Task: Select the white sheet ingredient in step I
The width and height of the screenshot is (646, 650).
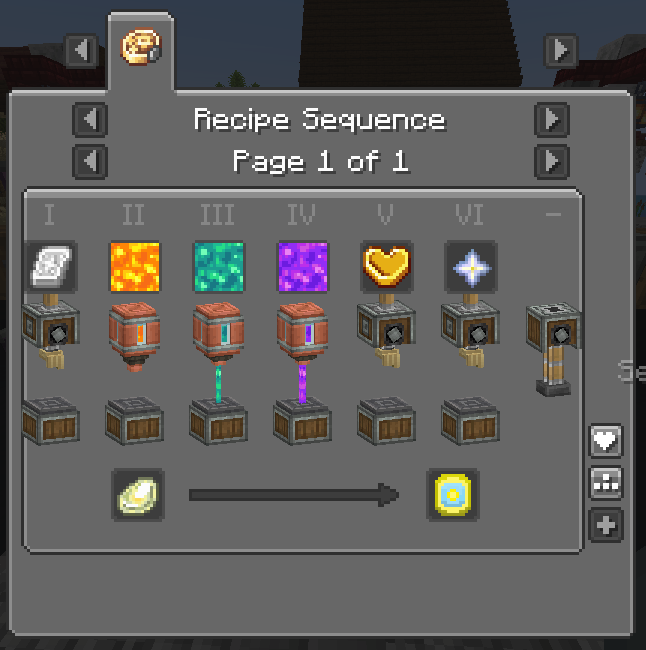Action: 50,266
